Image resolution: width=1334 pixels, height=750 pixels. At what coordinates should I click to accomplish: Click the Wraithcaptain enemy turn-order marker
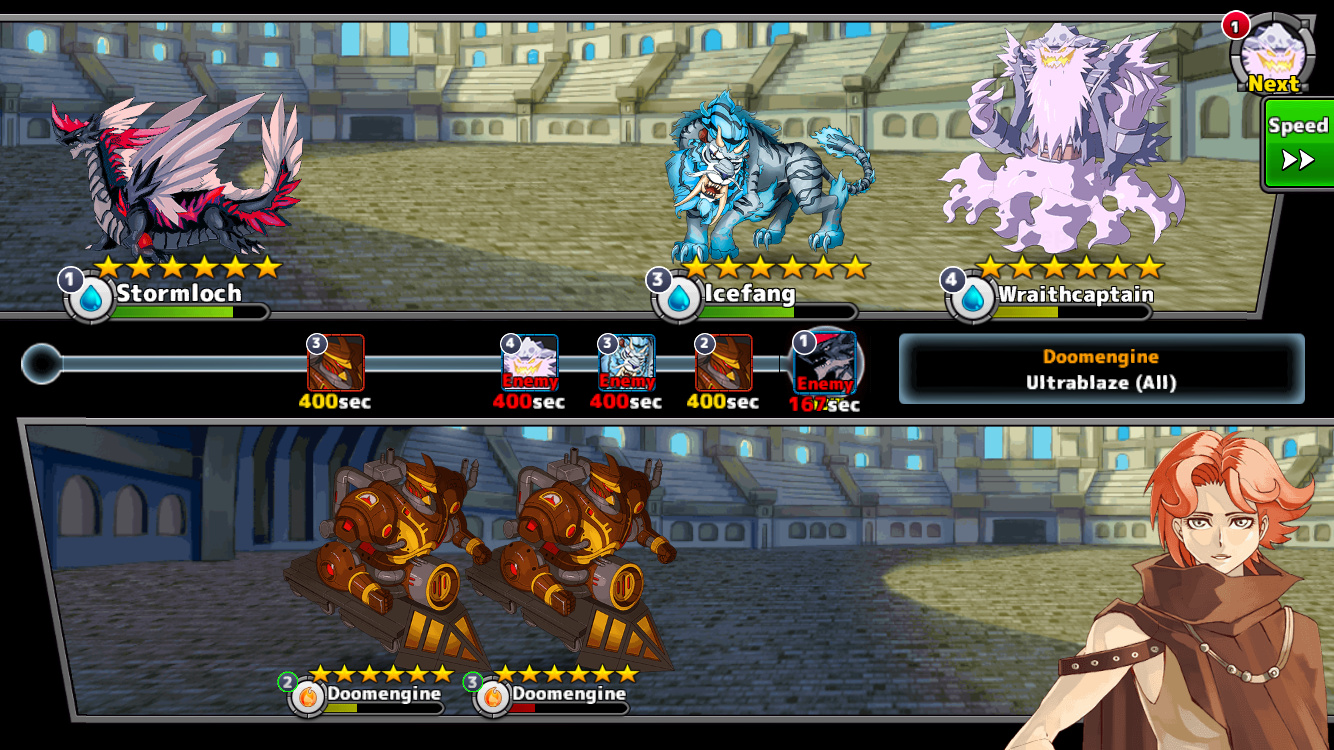[530, 363]
